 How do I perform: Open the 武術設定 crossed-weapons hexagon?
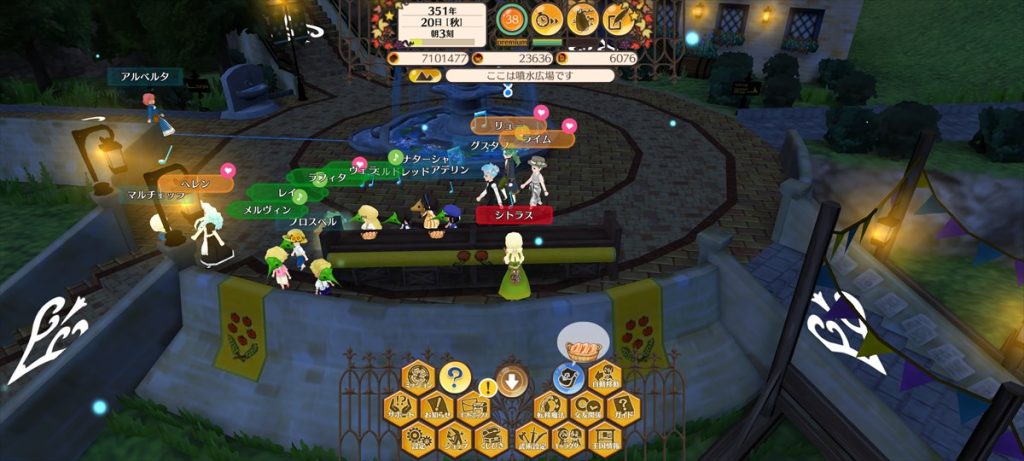532,437
